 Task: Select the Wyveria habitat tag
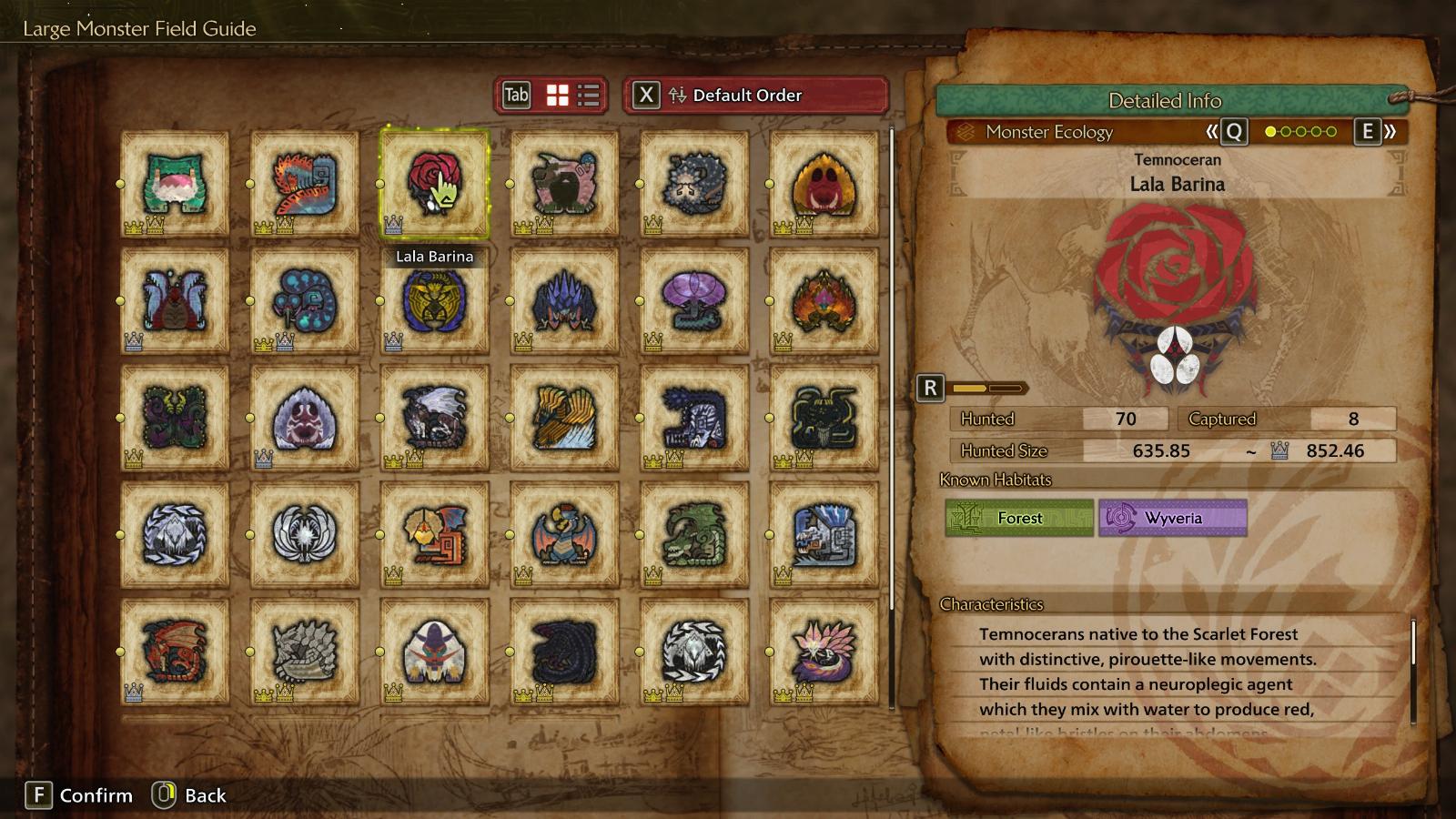click(x=1172, y=518)
